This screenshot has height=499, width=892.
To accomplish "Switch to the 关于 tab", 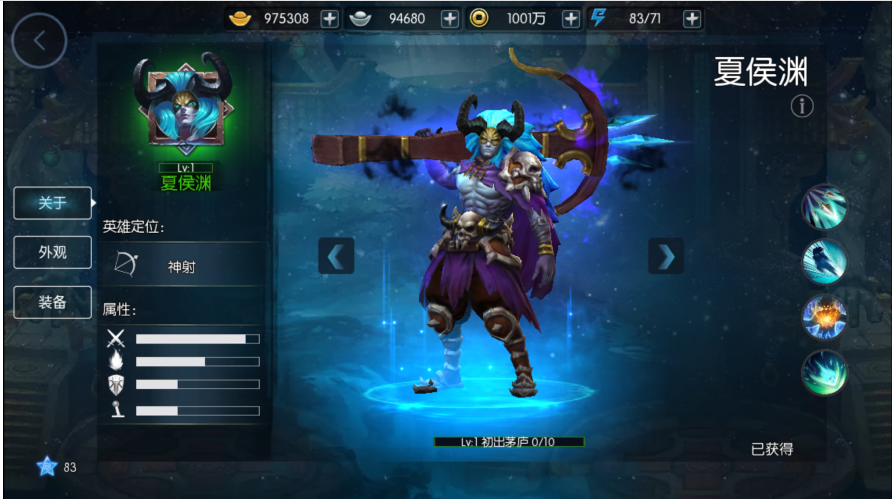I will (52, 203).
